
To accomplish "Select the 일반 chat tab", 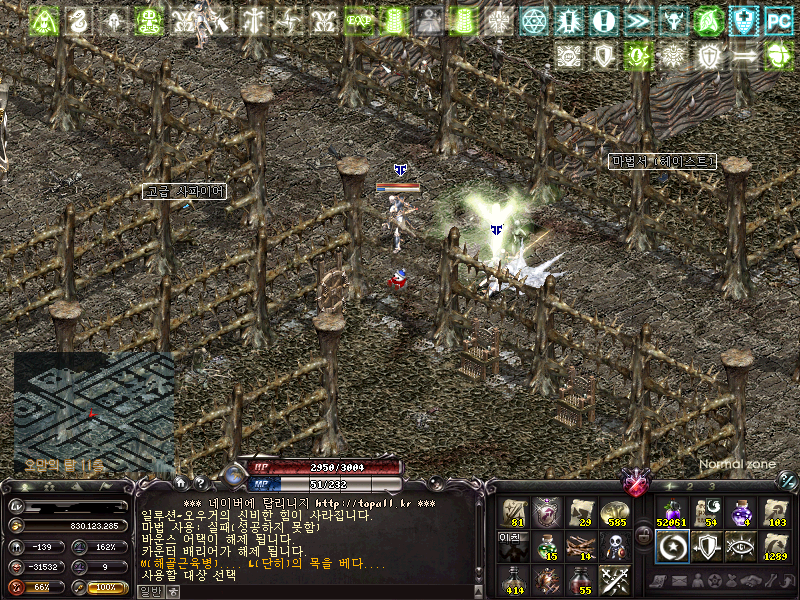I will click(x=147, y=591).
